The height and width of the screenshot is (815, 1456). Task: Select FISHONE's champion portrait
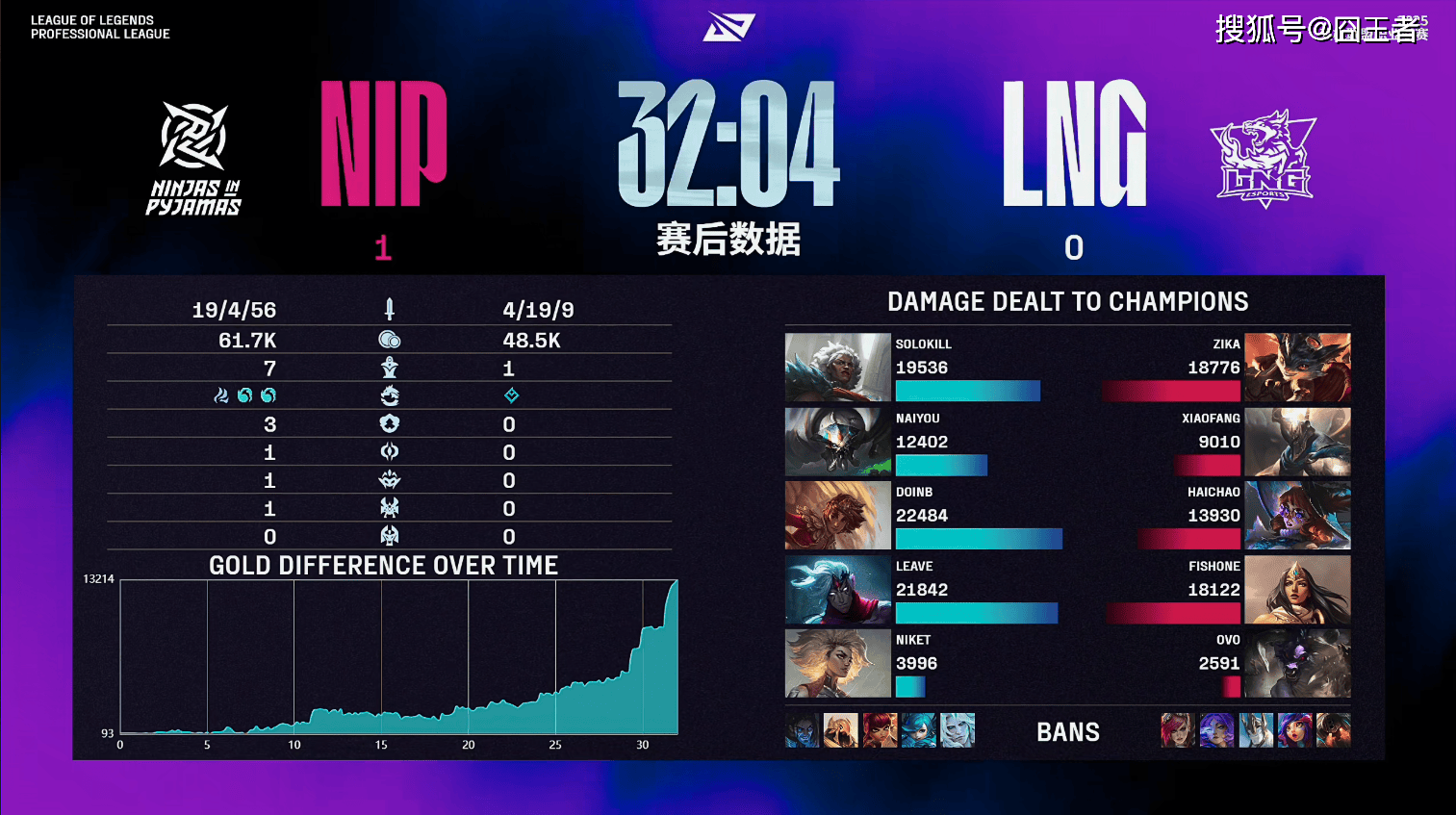(x=1297, y=590)
